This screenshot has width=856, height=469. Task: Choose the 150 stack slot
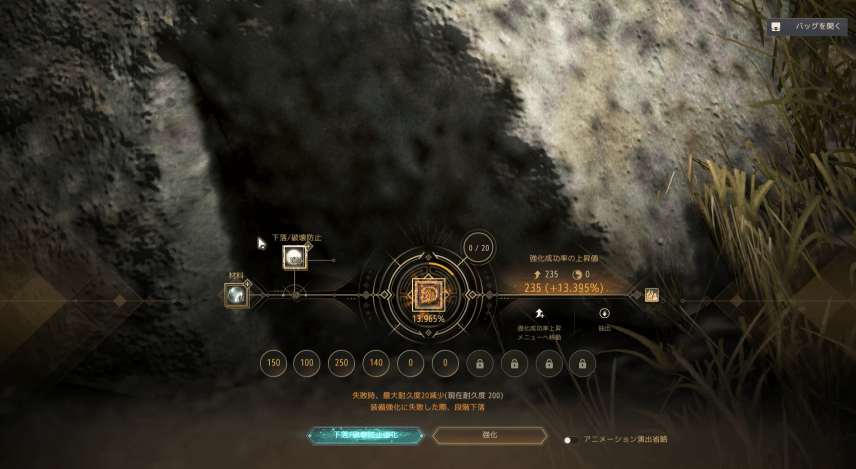coord(273,363)
